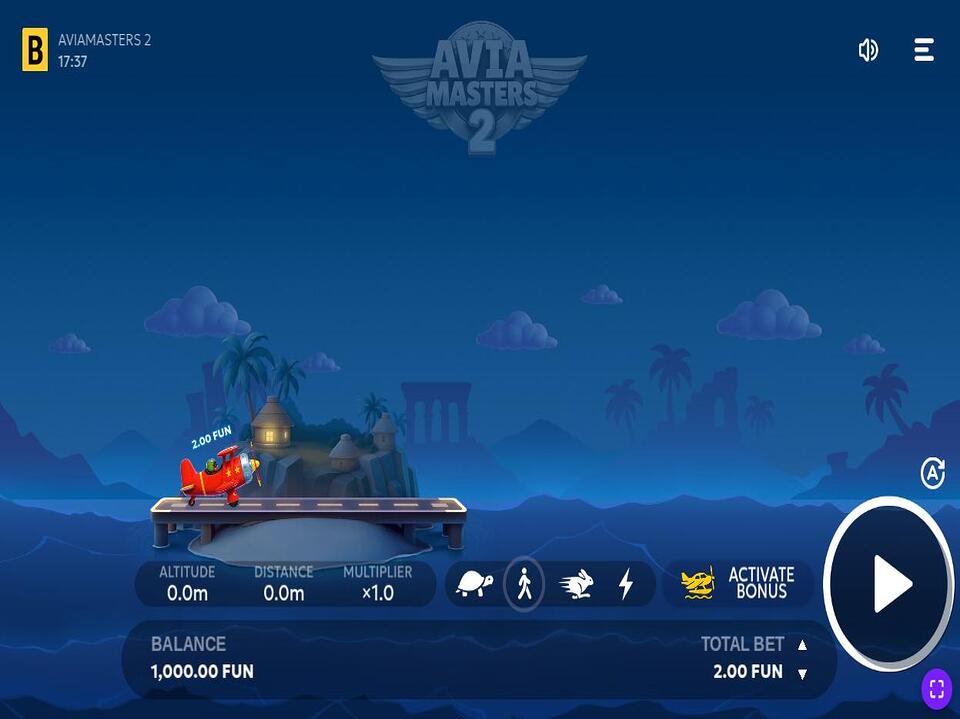Choose the walking man normal speed
Screen dimensions: 960x719
[524, 584]
